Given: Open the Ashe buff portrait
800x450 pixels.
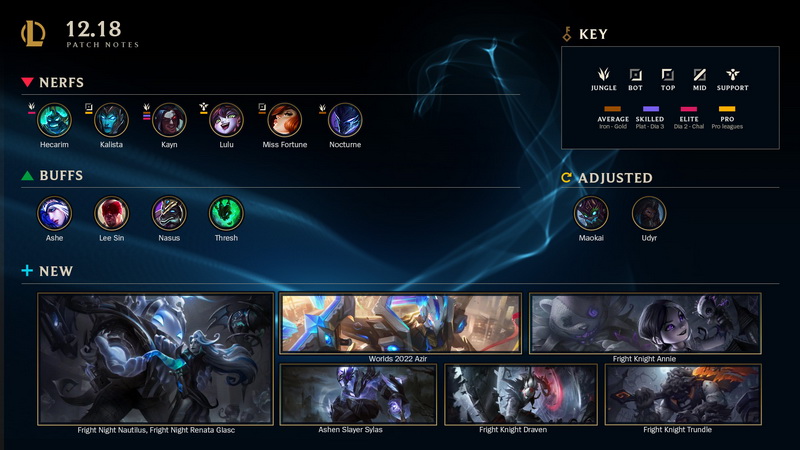Looking at the screenshot, I should click(x=54, y=213).
